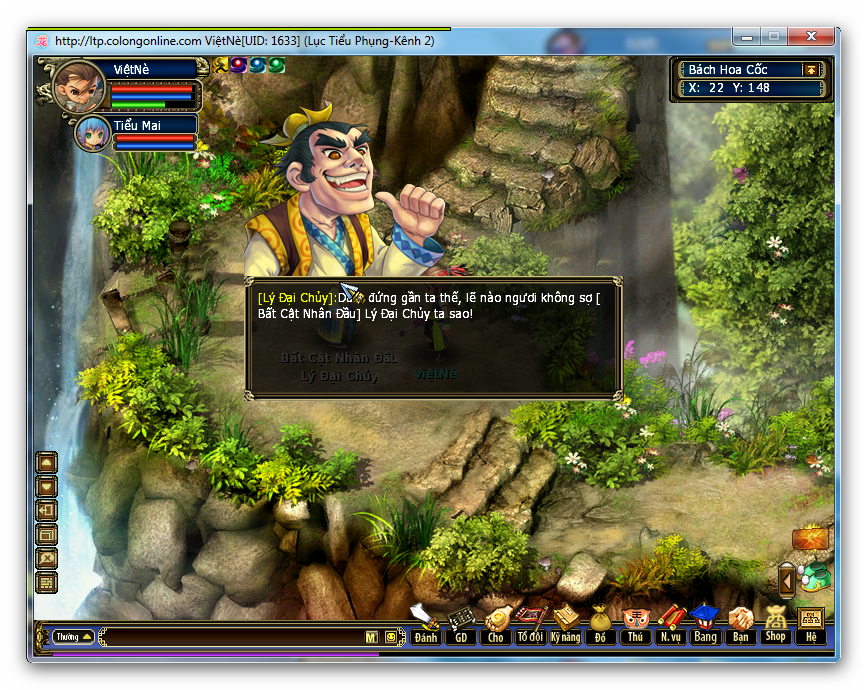868x690 pixels.
Task: Toggle the chat-clear speech bubble X button
Action: 47,558
